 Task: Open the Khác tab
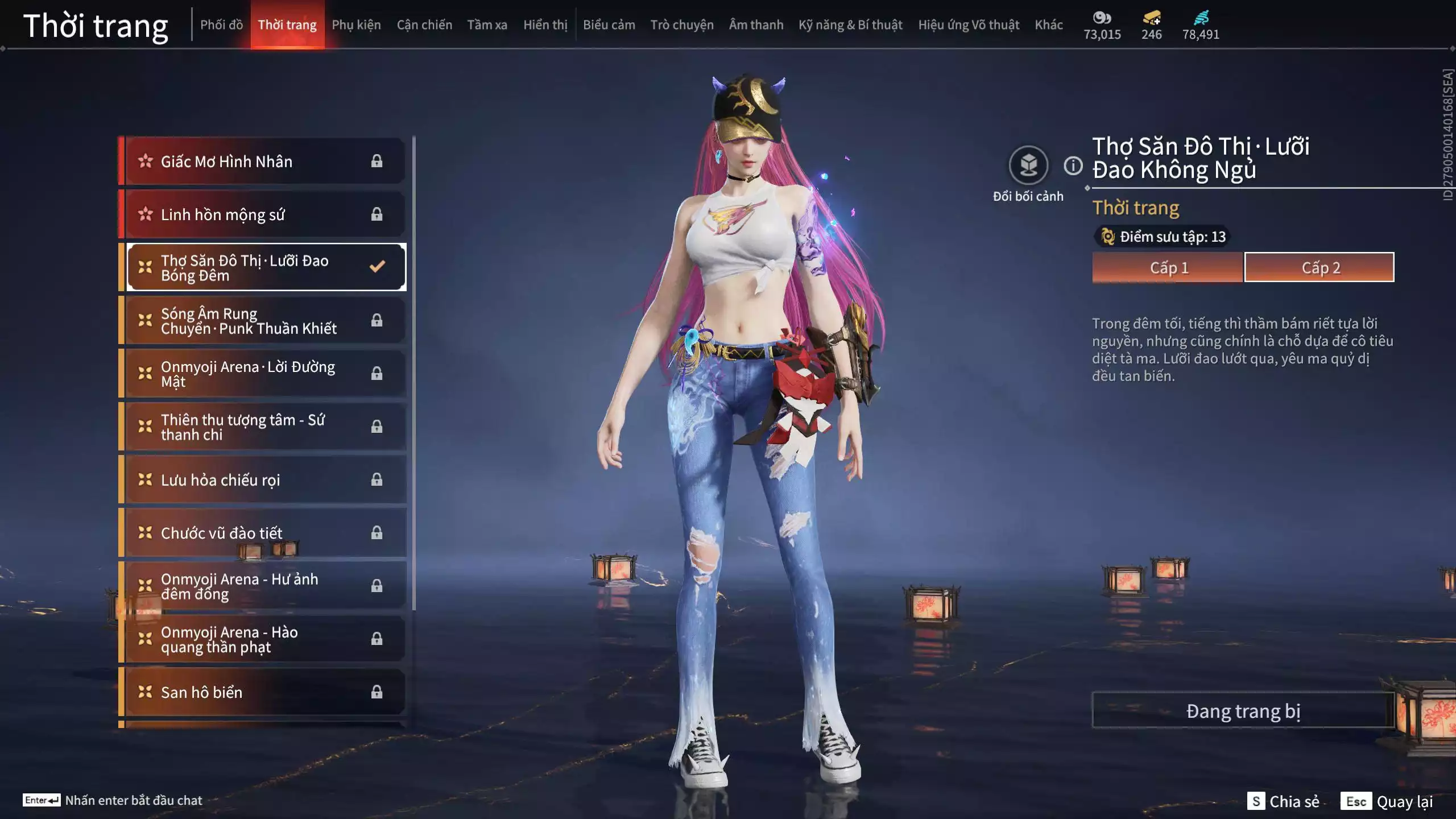(x=1048, y=25)
